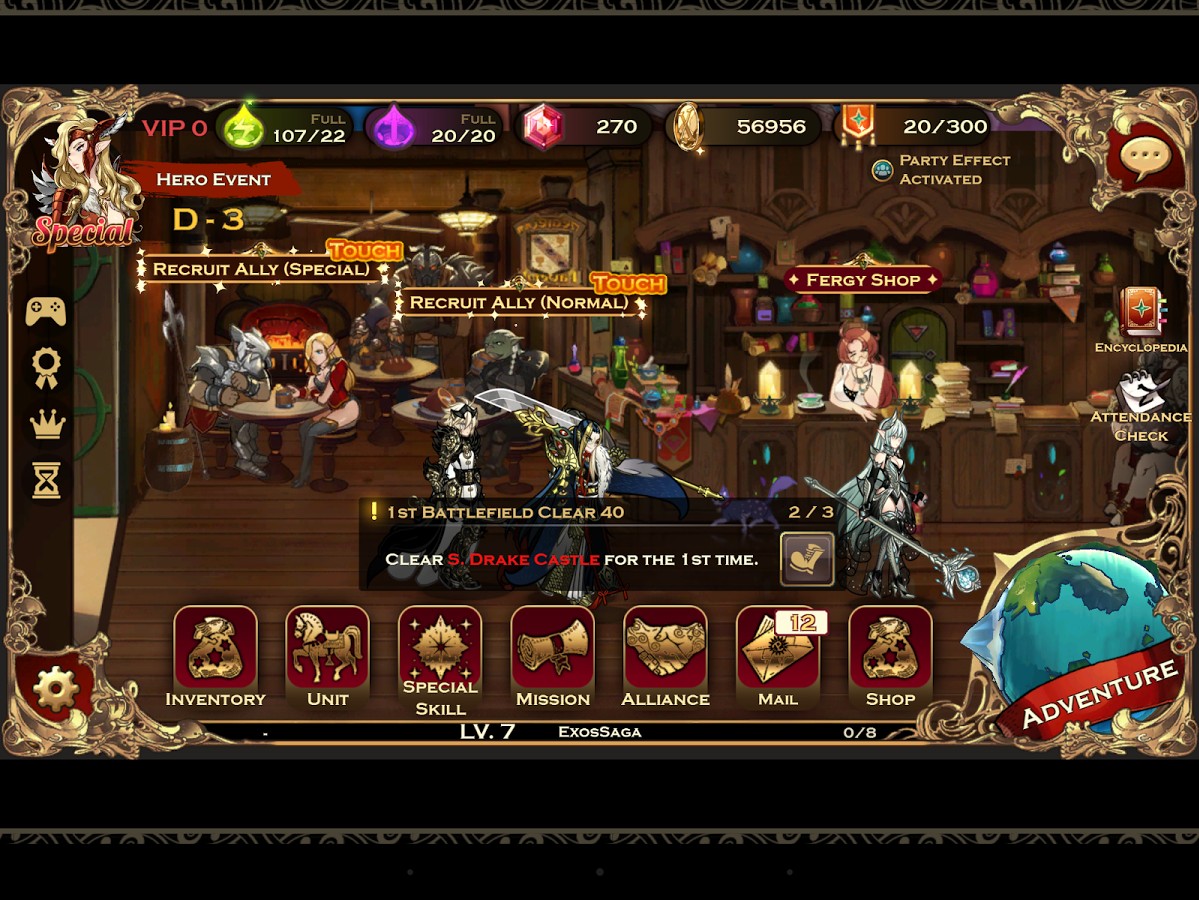
Task: Open the Mission scroll menu
Action: (552, 650)
